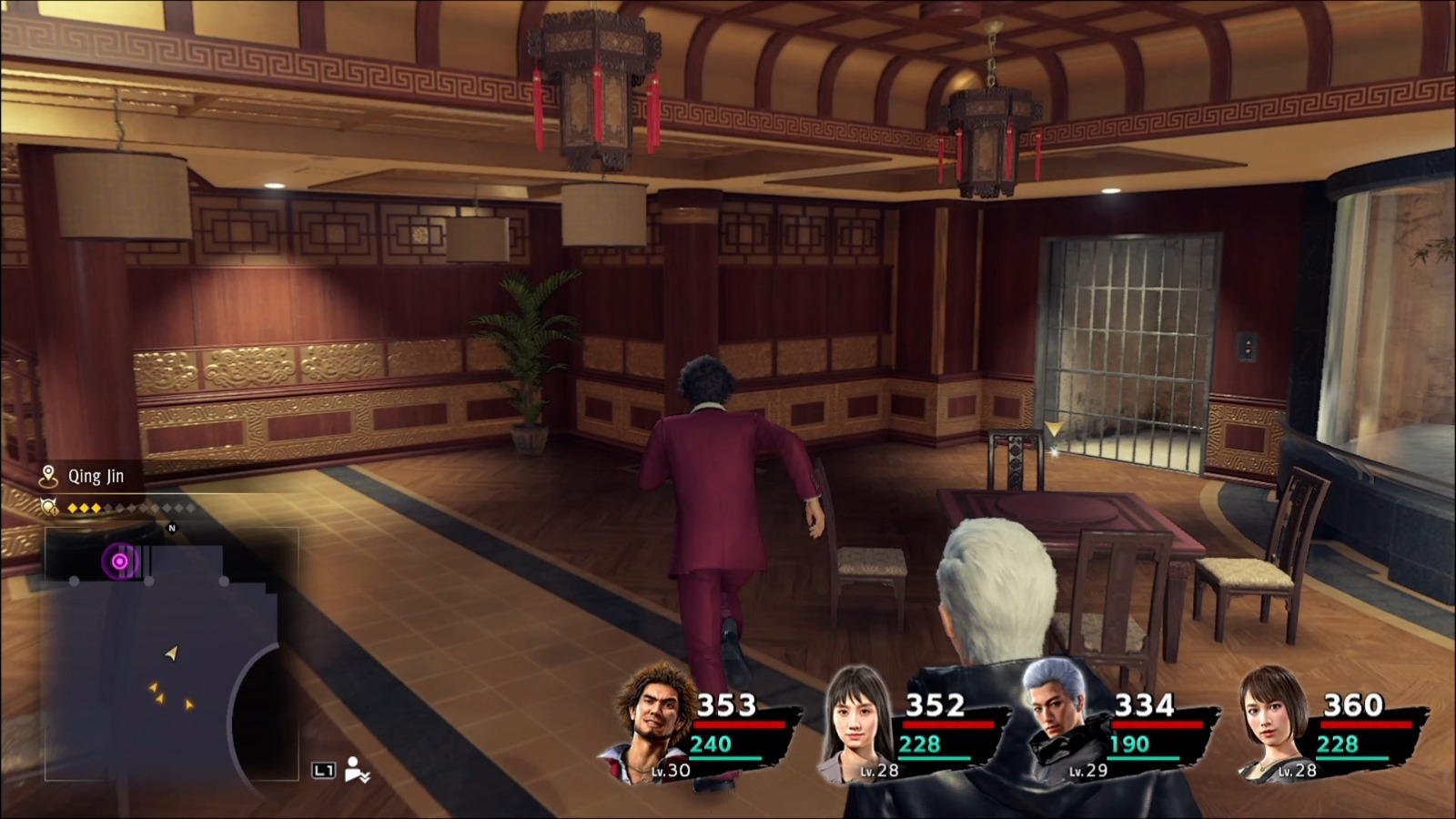Screen dimensions: 1456x819
Task: Select the purple destination swirl on minimap
Action: click(119, 561)
